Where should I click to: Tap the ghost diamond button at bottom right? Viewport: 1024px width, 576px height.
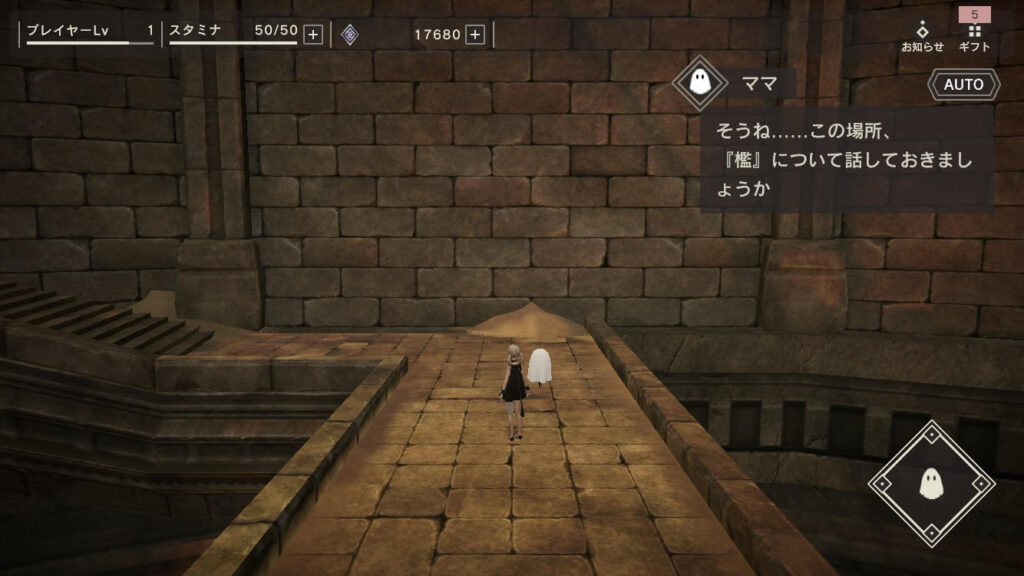click(932, 484)
